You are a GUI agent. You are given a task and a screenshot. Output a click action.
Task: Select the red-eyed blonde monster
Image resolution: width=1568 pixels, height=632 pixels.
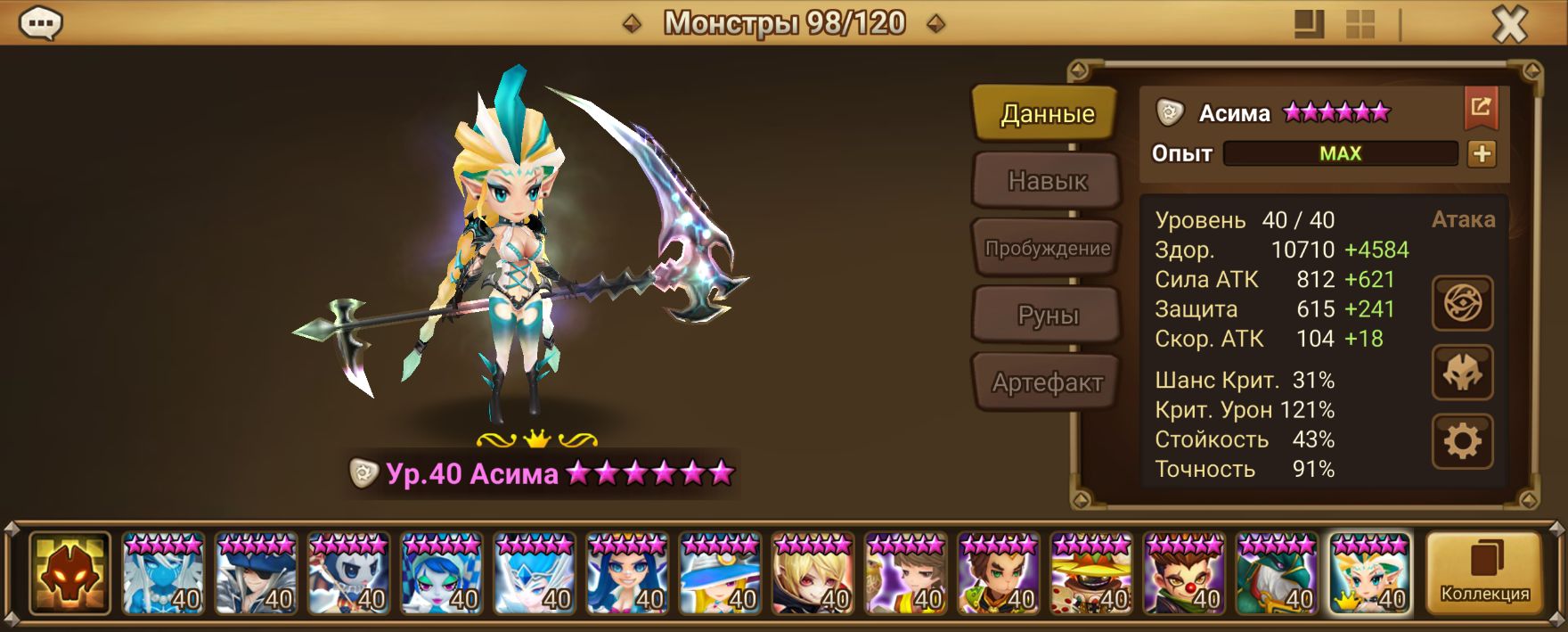pos(813,573)
